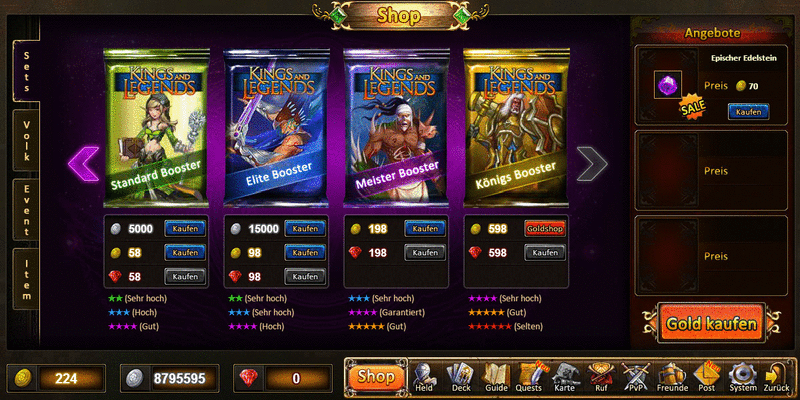Buy Elite Booster for 15000 silver
Image resolution: width=800 pixels, height=400 pixels.
click(x=305, y=229)
